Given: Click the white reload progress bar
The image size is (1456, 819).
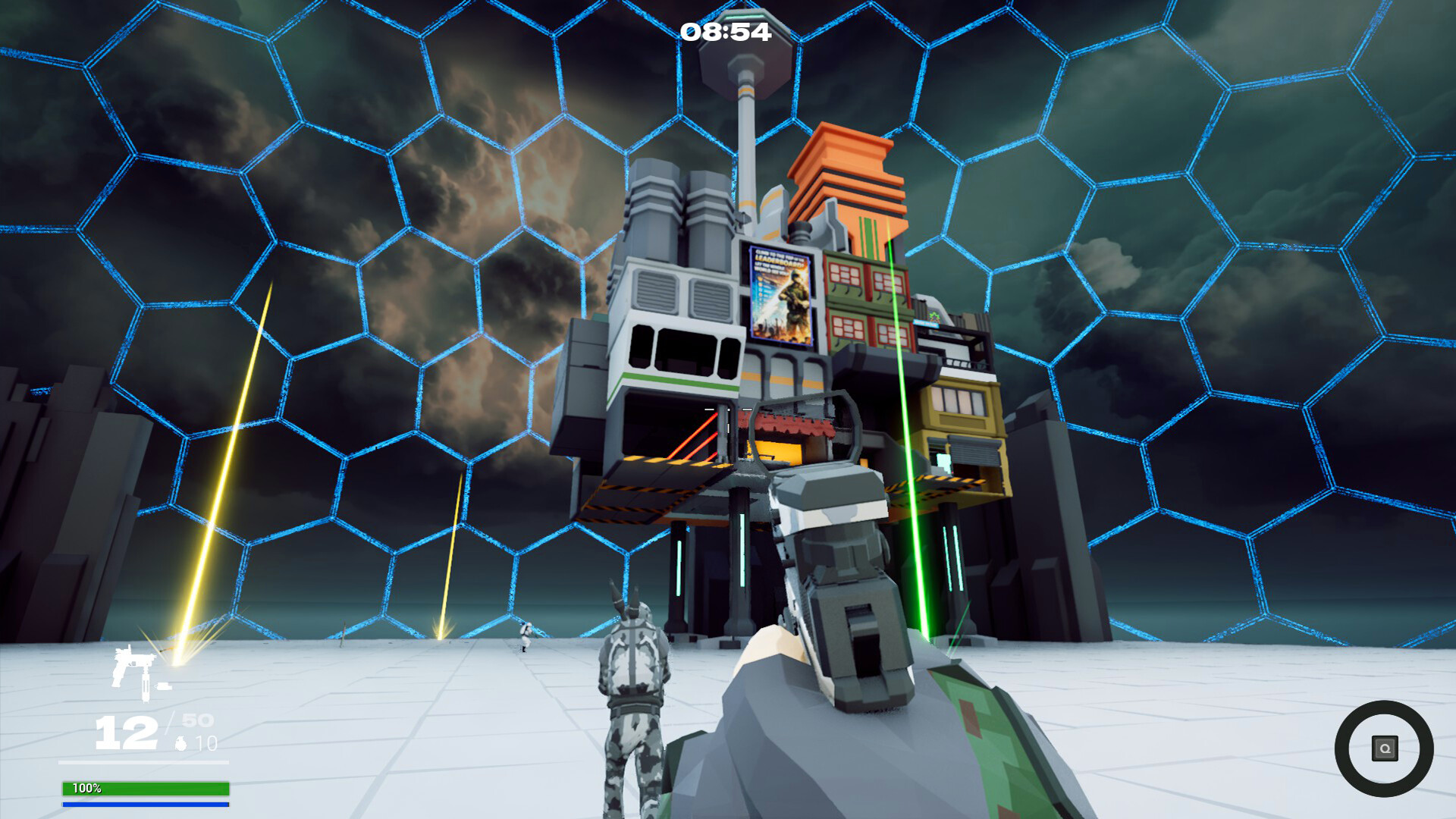Looking at the screenshot, I should click(144, 762).
